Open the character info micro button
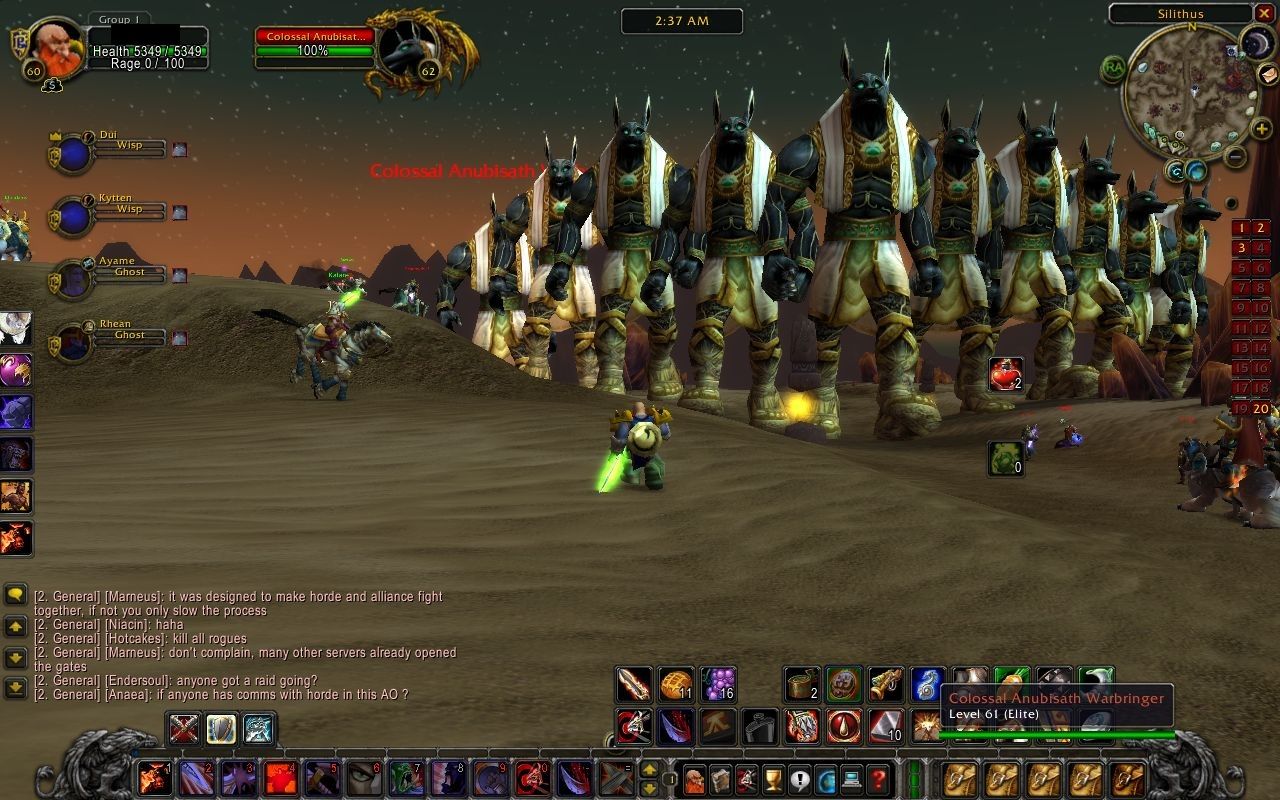 coord(694,778)
